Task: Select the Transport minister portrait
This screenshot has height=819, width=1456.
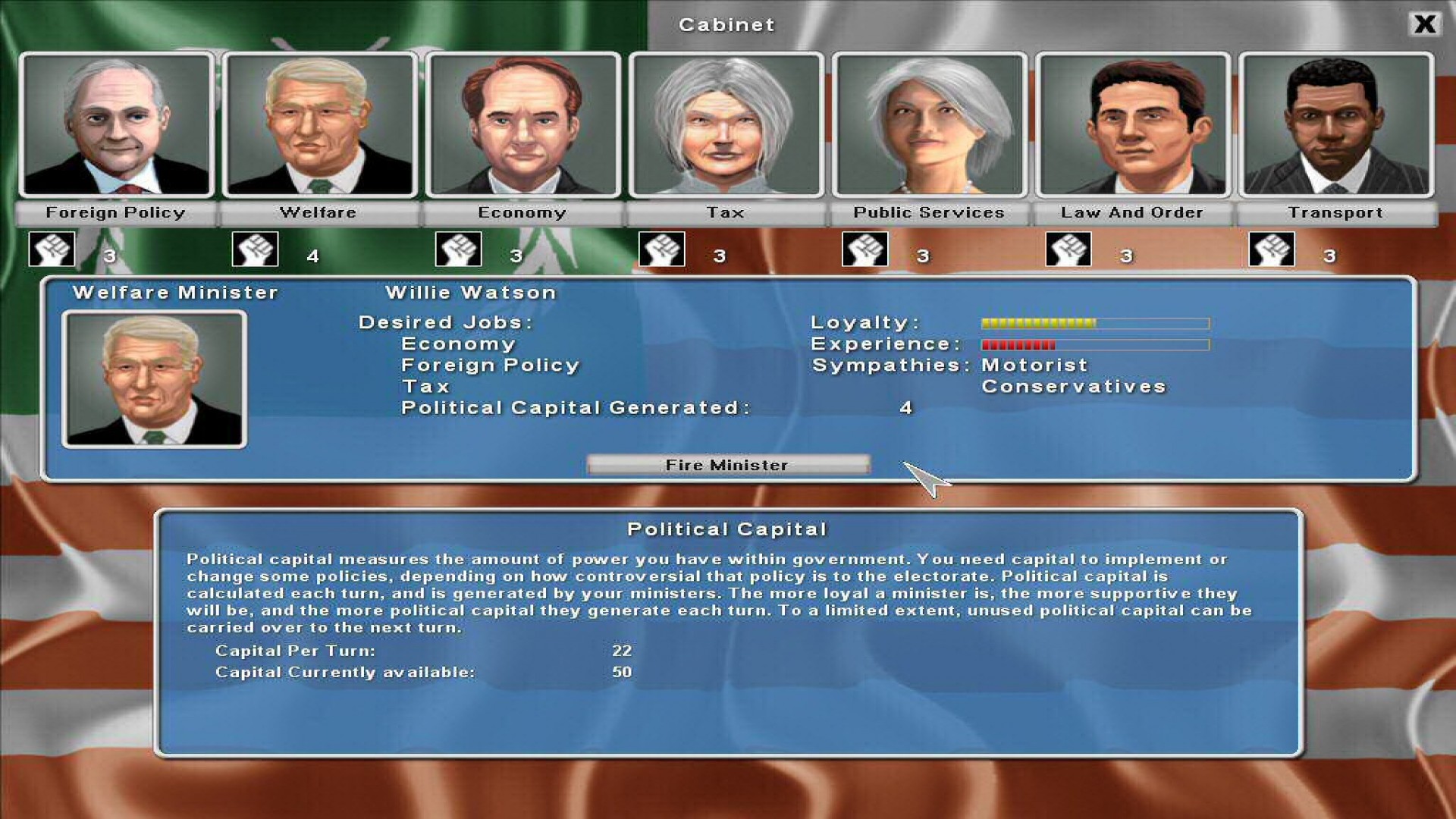Action: pyautogui.click(x=1336, y=125)
